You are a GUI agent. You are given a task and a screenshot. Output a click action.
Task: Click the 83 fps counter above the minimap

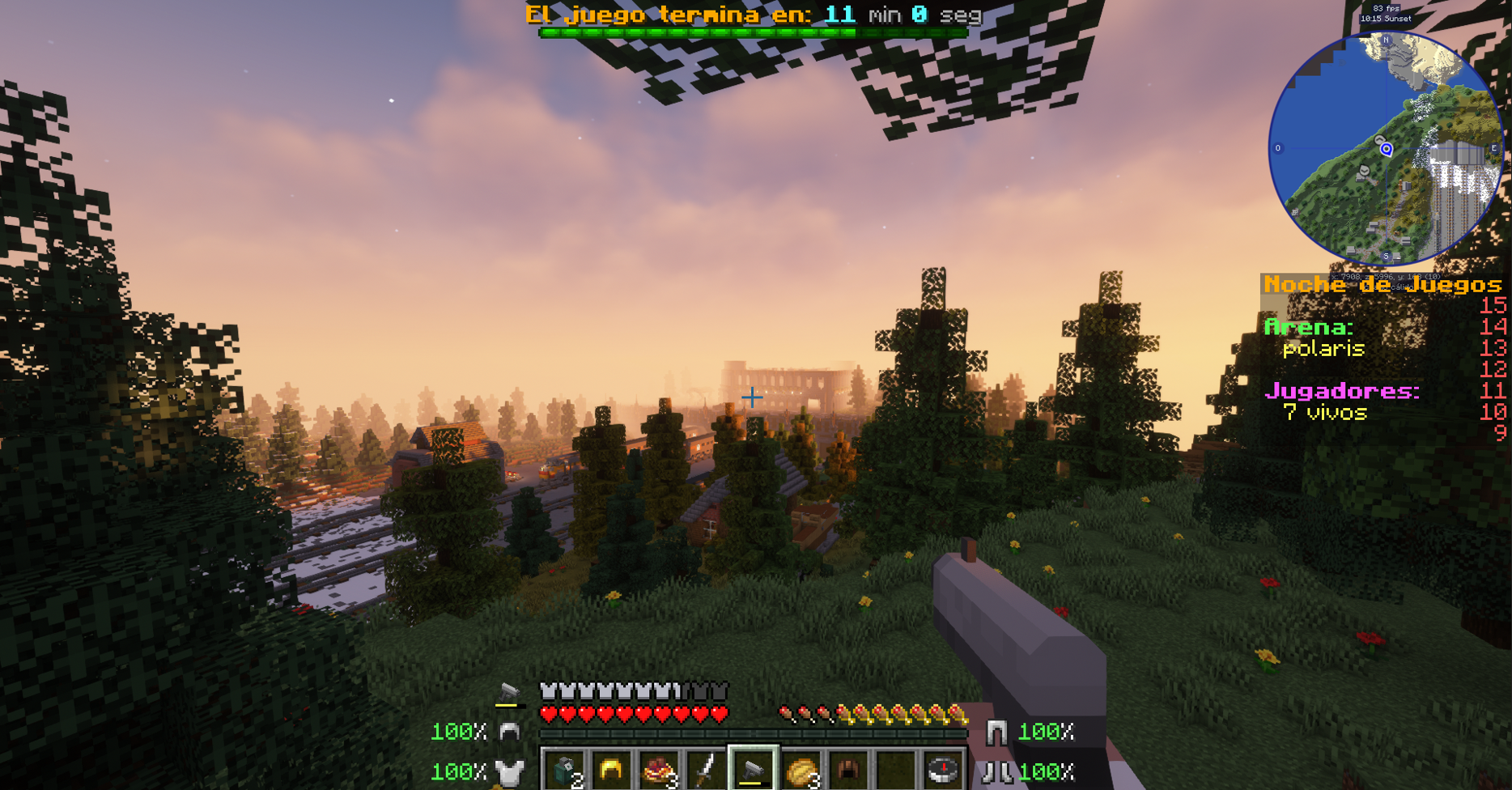click(1386, 8)
